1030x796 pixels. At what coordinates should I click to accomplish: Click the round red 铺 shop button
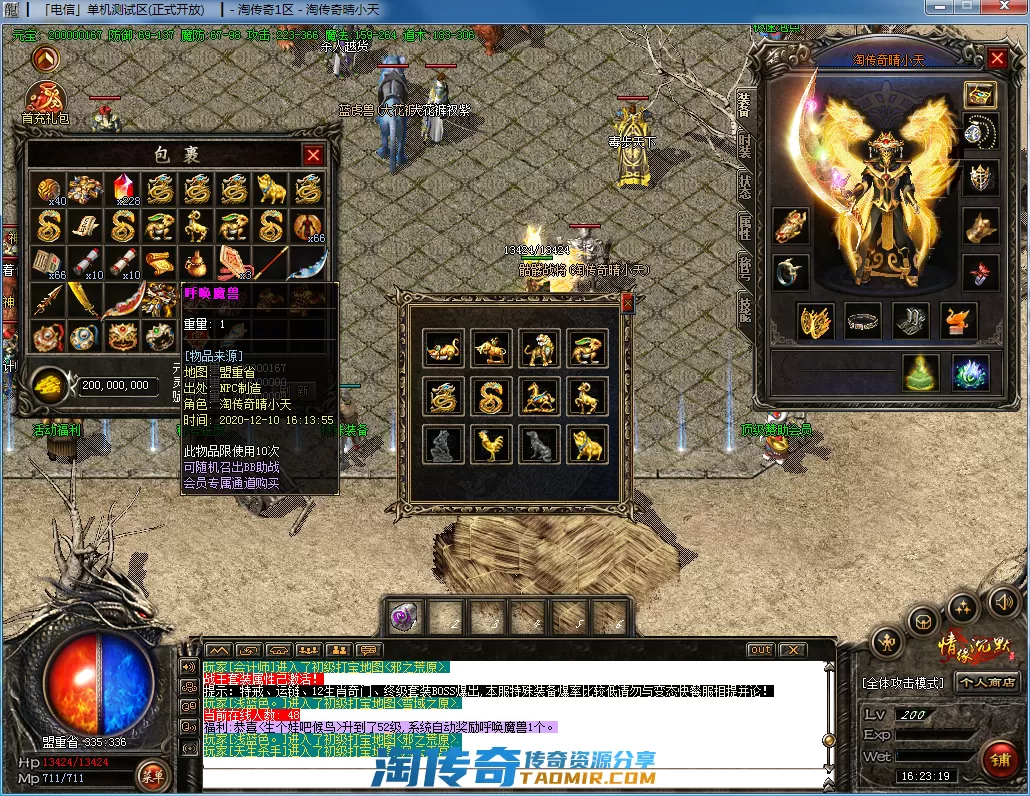point(999,759)
